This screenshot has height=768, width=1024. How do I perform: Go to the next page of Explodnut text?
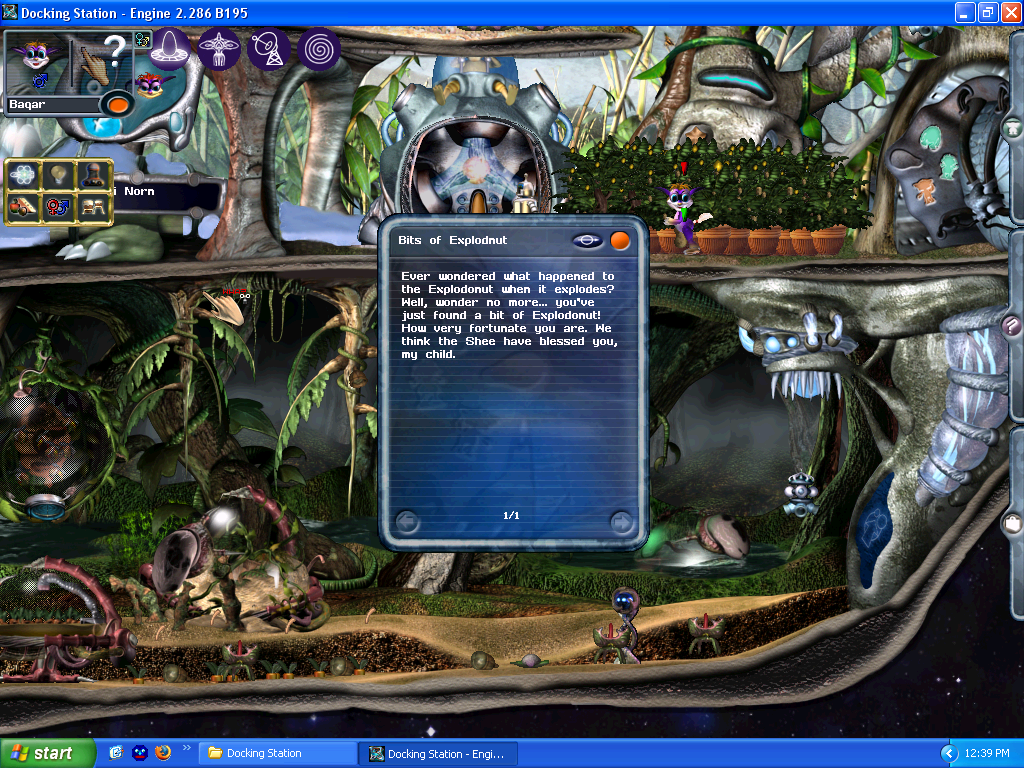pos(621,521)
